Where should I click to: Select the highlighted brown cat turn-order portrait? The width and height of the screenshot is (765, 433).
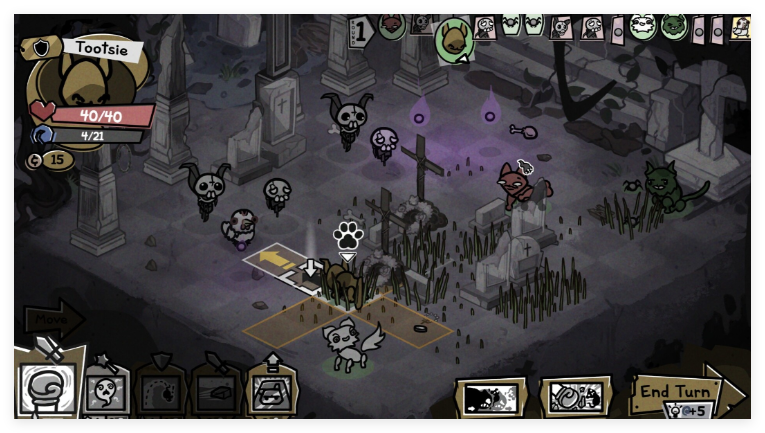(454, 39)
